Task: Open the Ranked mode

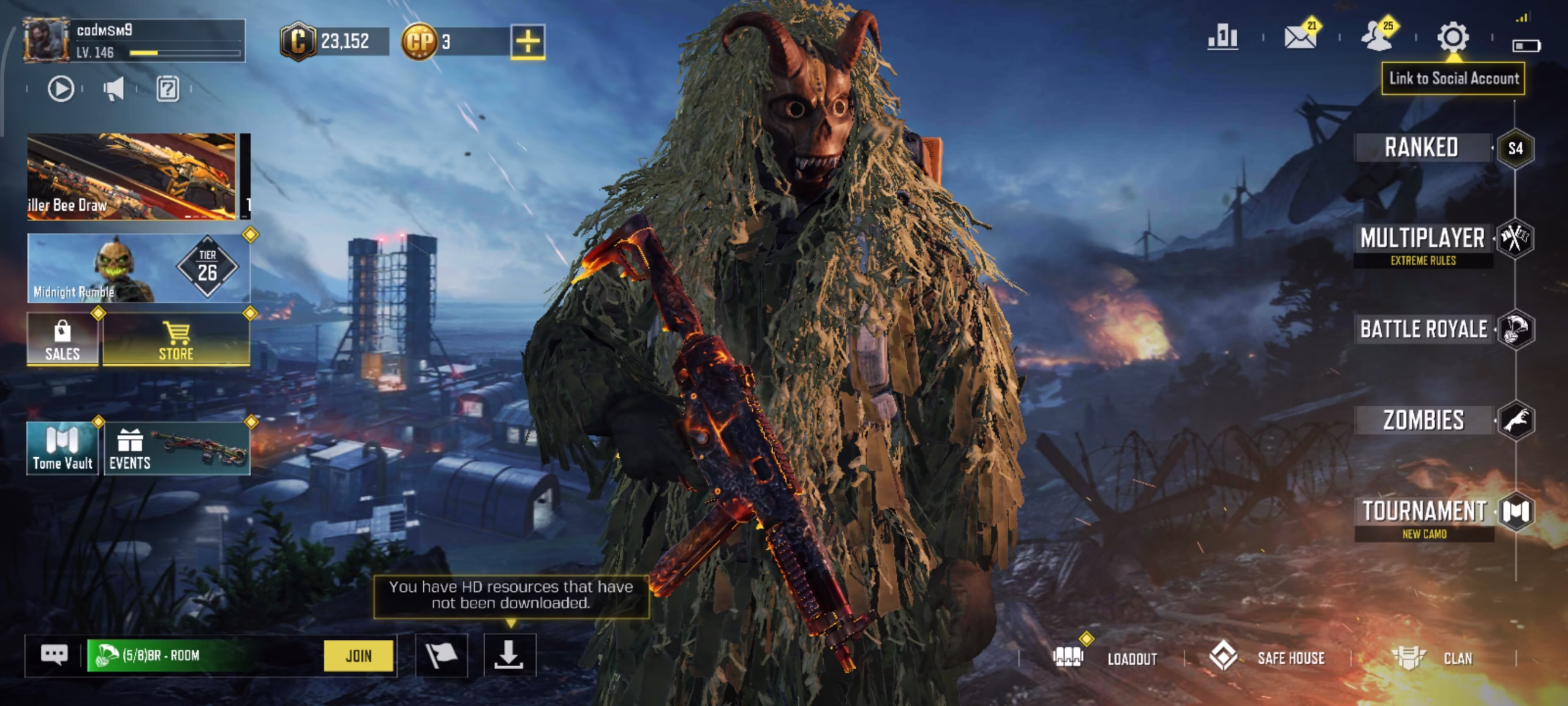Action: pyautogui.click(x=1422, y=148)
